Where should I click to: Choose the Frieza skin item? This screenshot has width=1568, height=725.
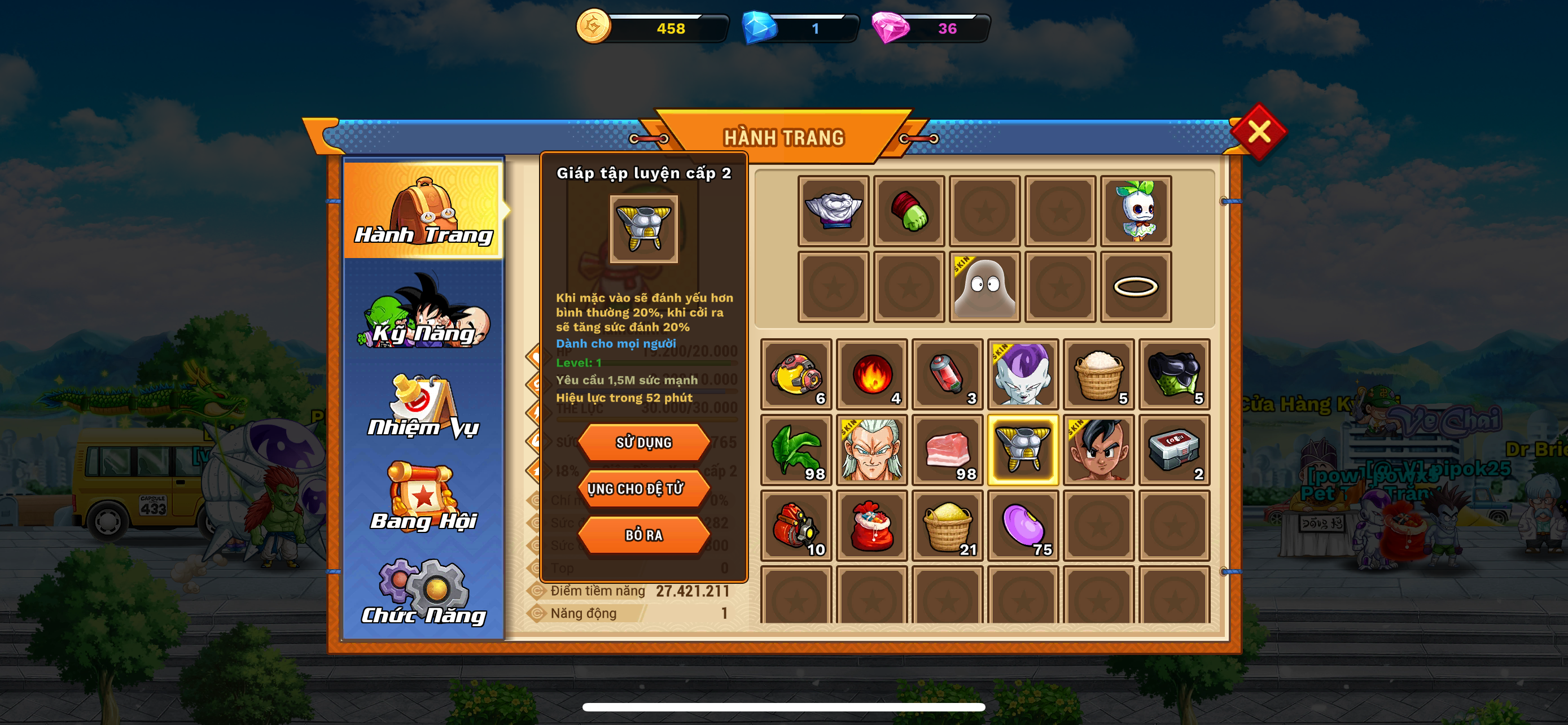[x=1023, y=374]
